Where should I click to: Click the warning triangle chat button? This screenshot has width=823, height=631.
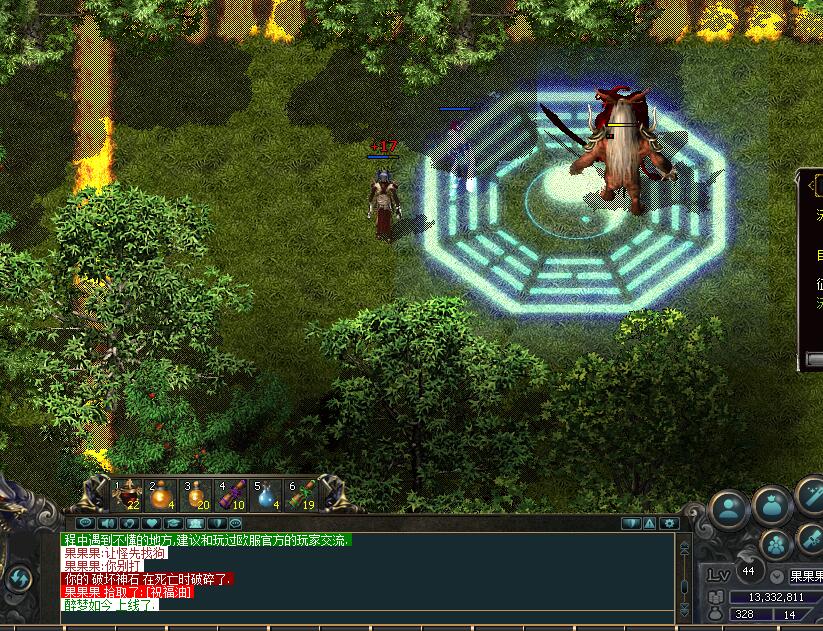pyautogui.click(x=650, y=523)
